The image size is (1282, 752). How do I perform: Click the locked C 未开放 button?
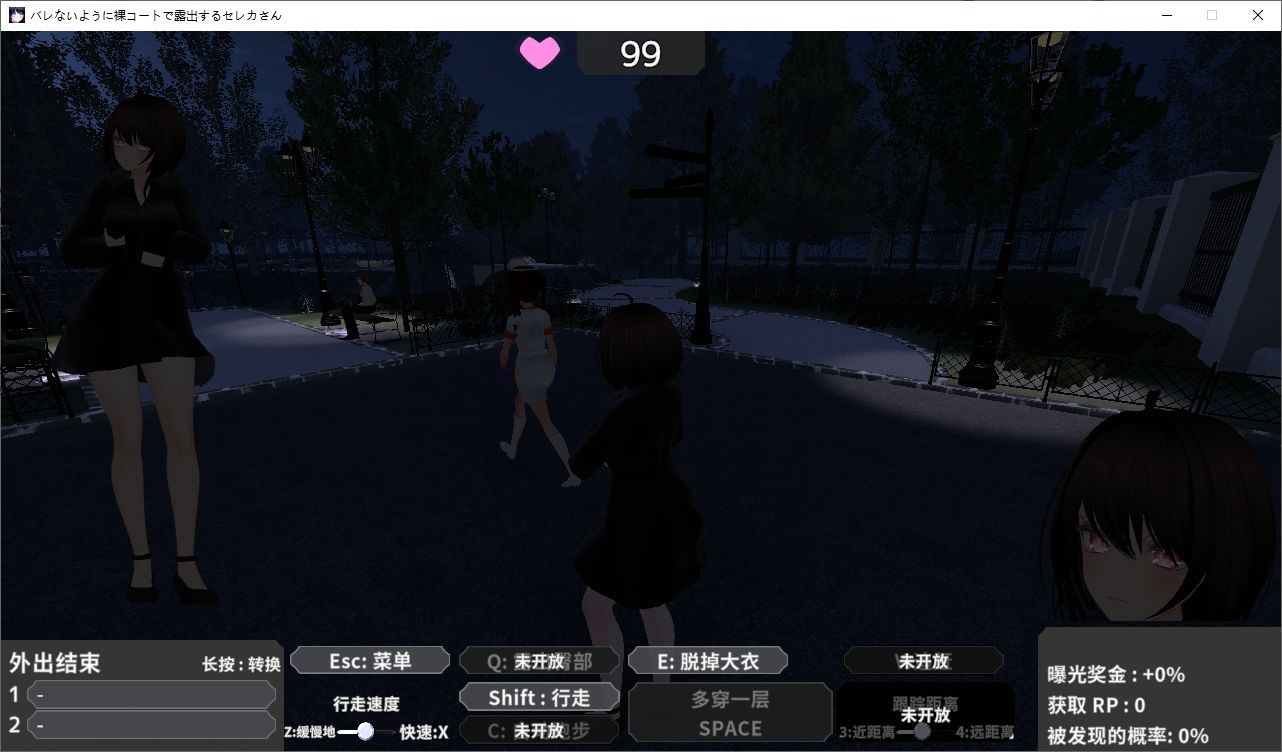coord(539,731)
